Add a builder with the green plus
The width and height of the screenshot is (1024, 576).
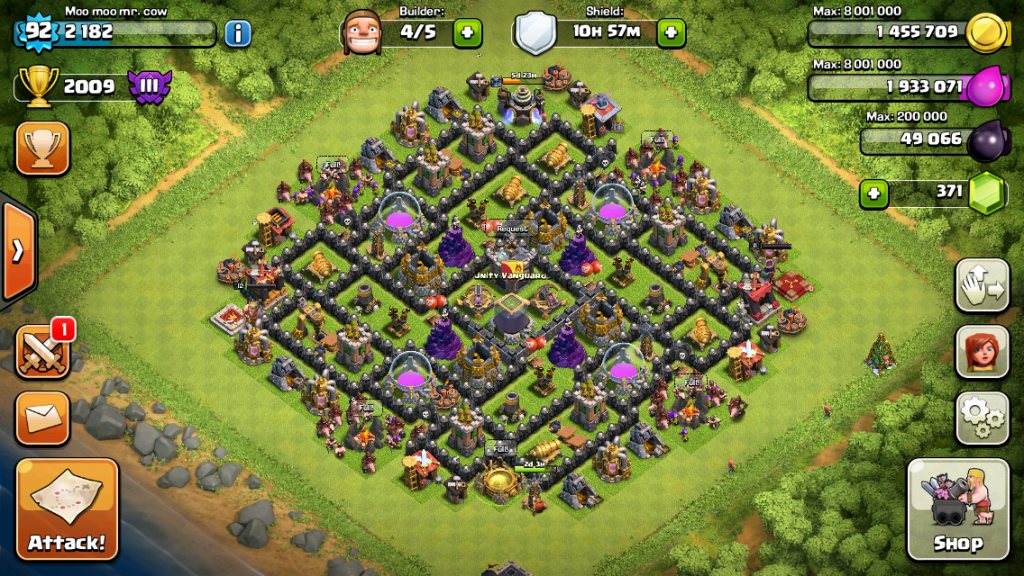[x=467, y=32]
